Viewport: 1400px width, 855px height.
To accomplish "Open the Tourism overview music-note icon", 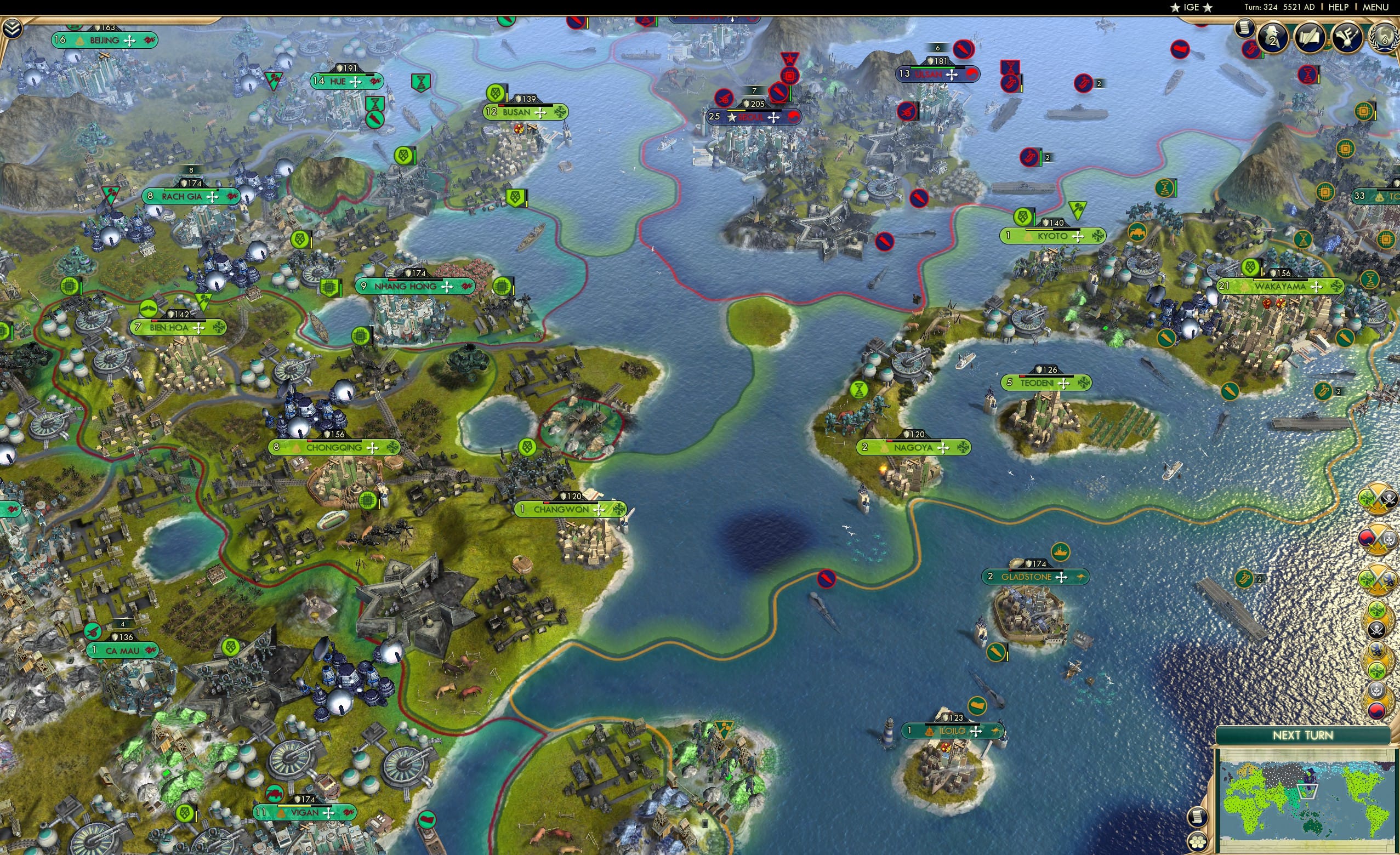I will tap(1347, 38).
